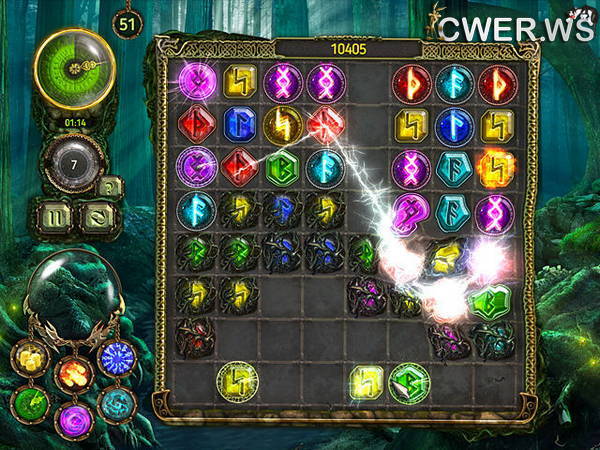Select the green rune in bottom row

pyautogui.click(x=409, y=381)
